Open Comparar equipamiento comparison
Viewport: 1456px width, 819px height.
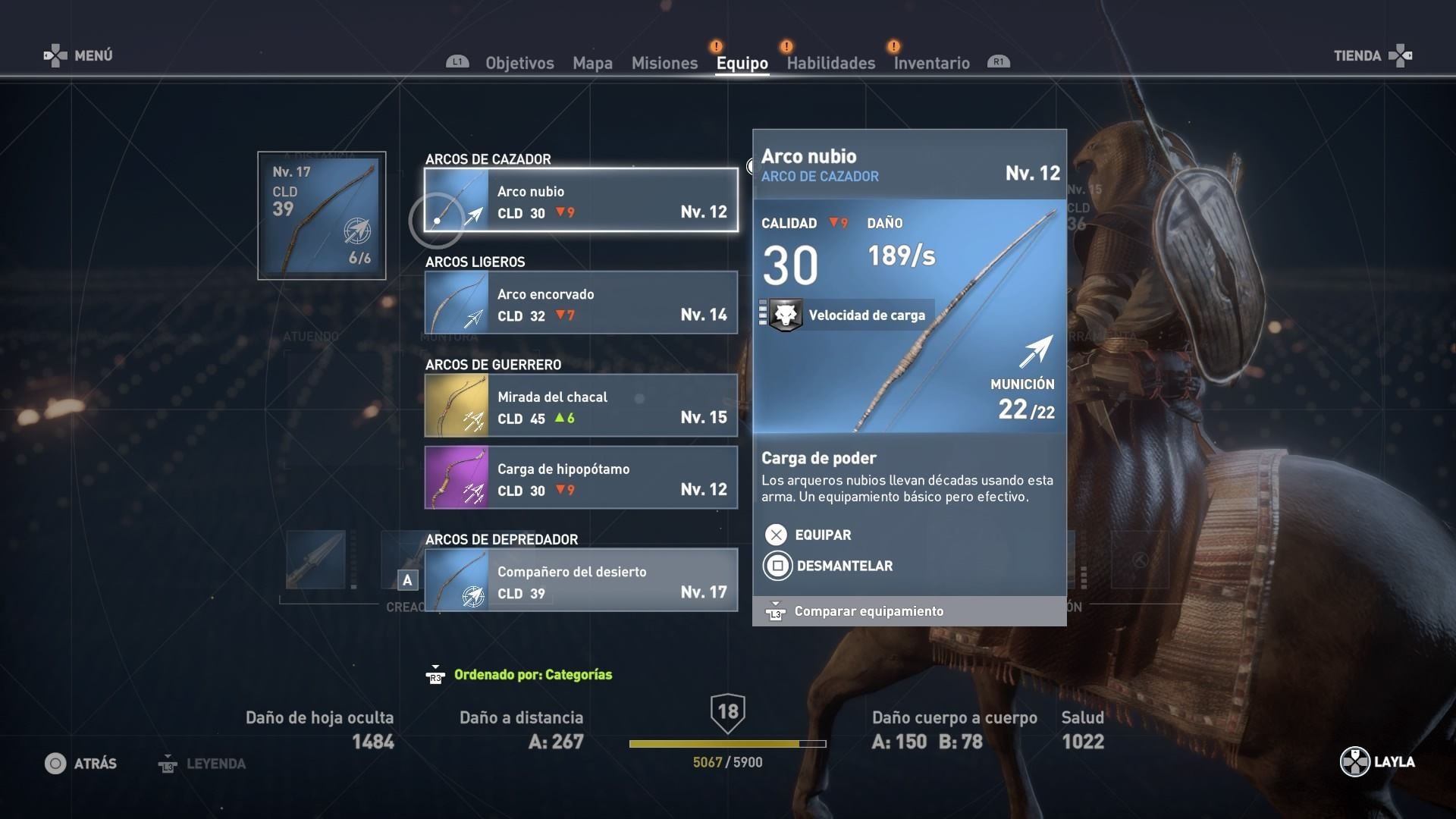pos(868,611)
